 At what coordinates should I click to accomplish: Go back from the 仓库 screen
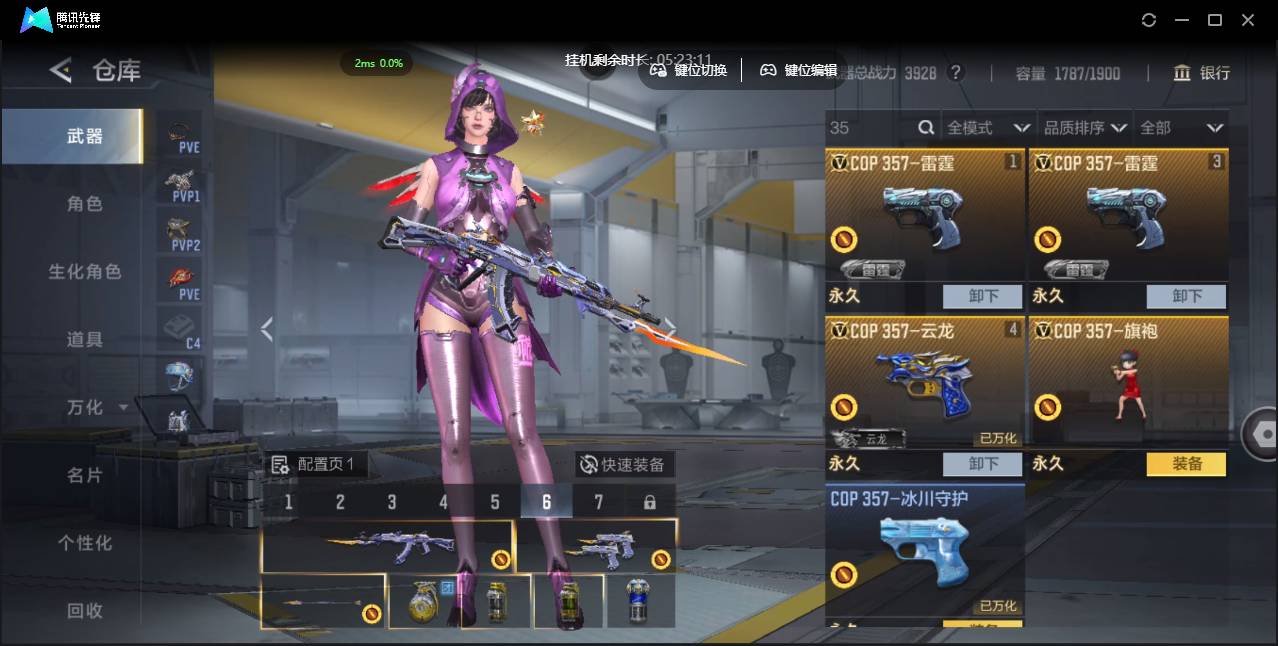[61, 70]
